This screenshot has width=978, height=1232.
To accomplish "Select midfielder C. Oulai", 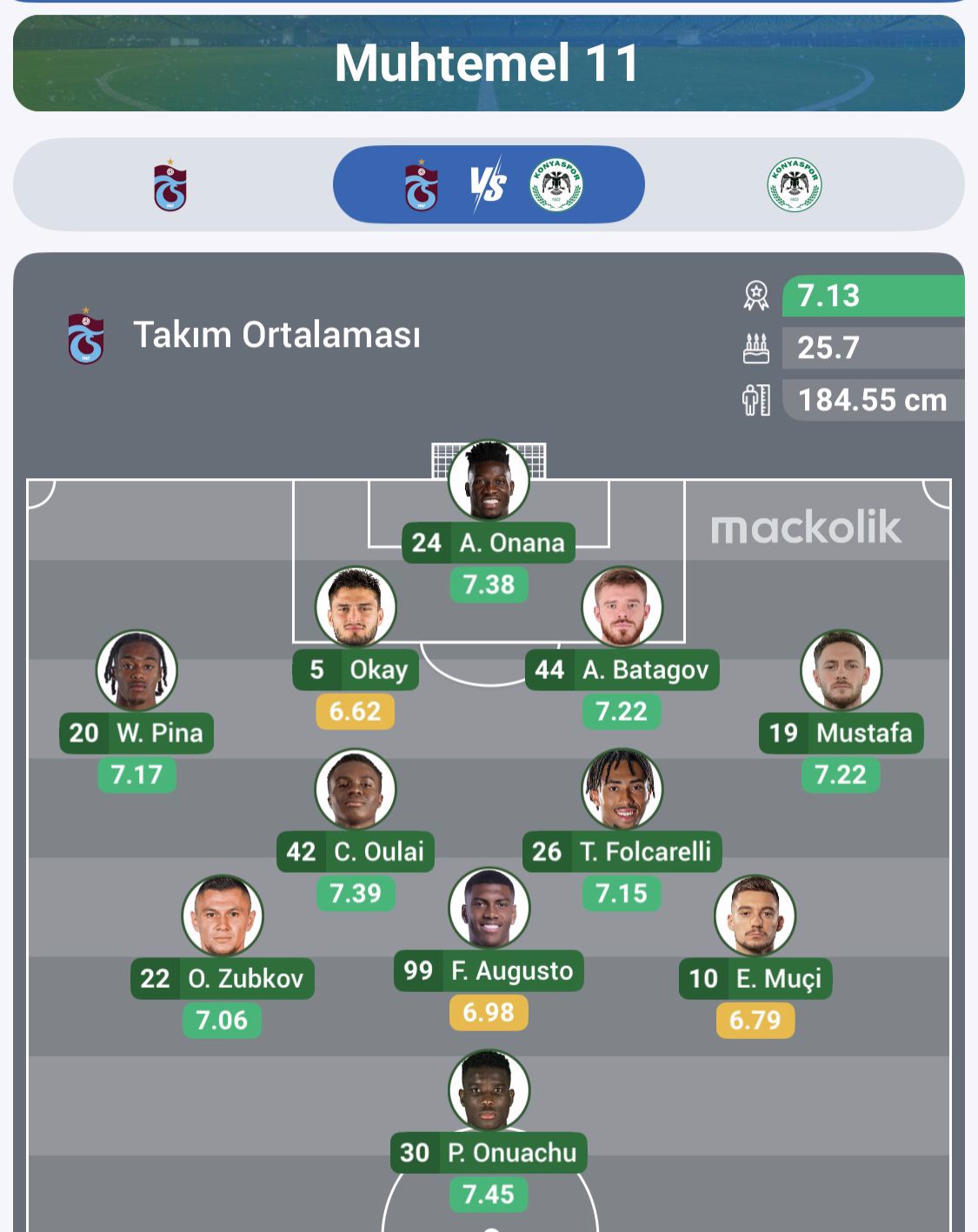I will [356, 789].
